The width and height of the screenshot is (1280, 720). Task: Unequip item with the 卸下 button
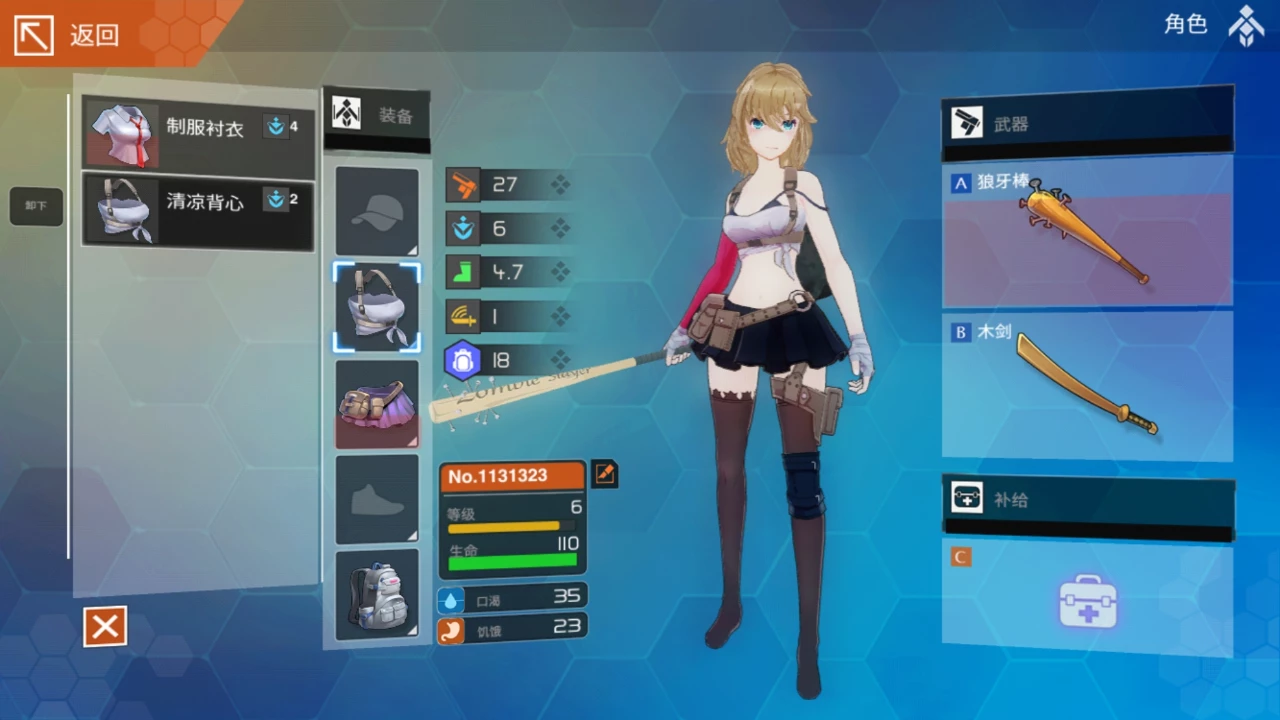[36, 206]
